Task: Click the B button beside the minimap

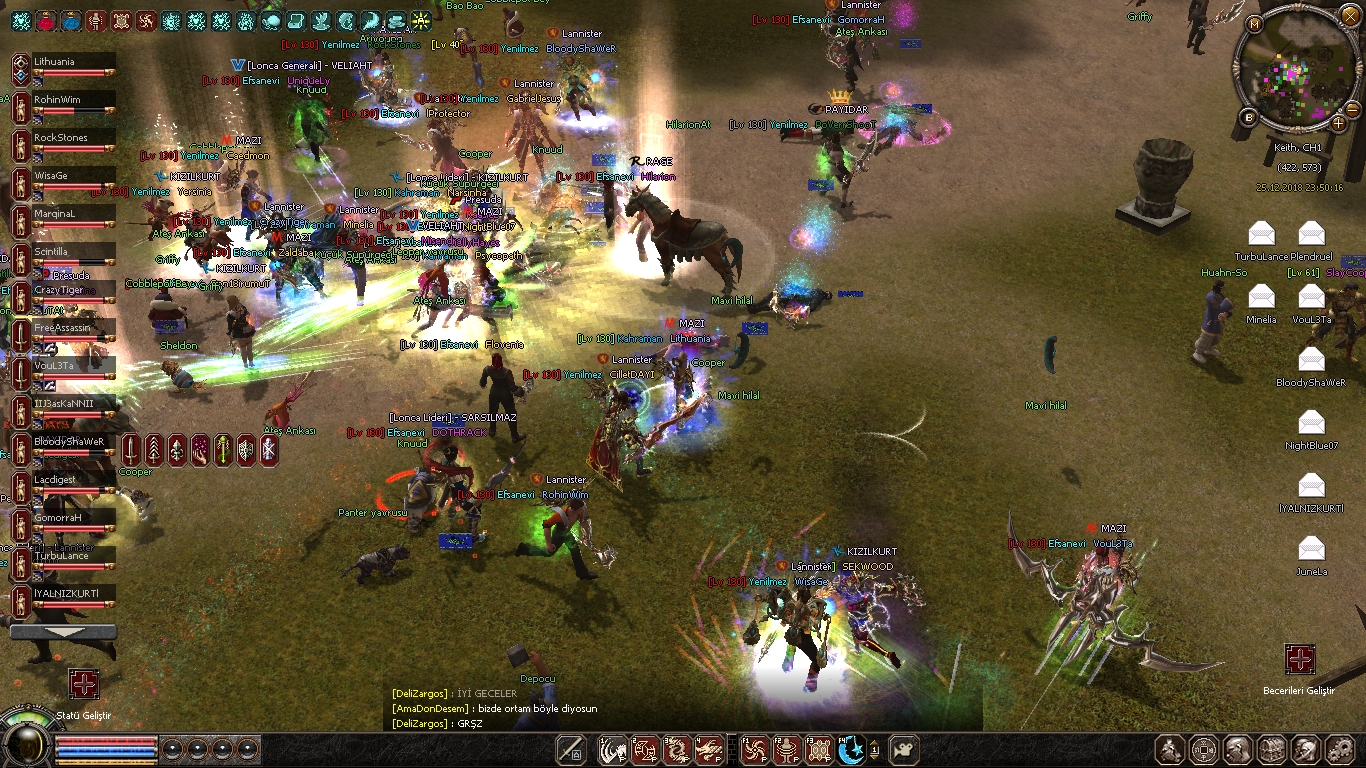Action: pyautogui.click(x=1249, y=117)
